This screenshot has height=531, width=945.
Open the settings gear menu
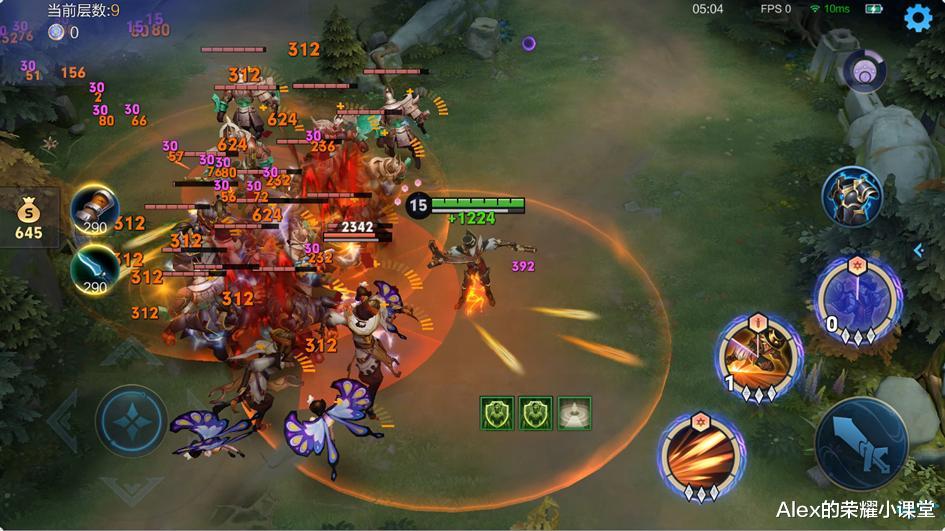tap(918, 17)
